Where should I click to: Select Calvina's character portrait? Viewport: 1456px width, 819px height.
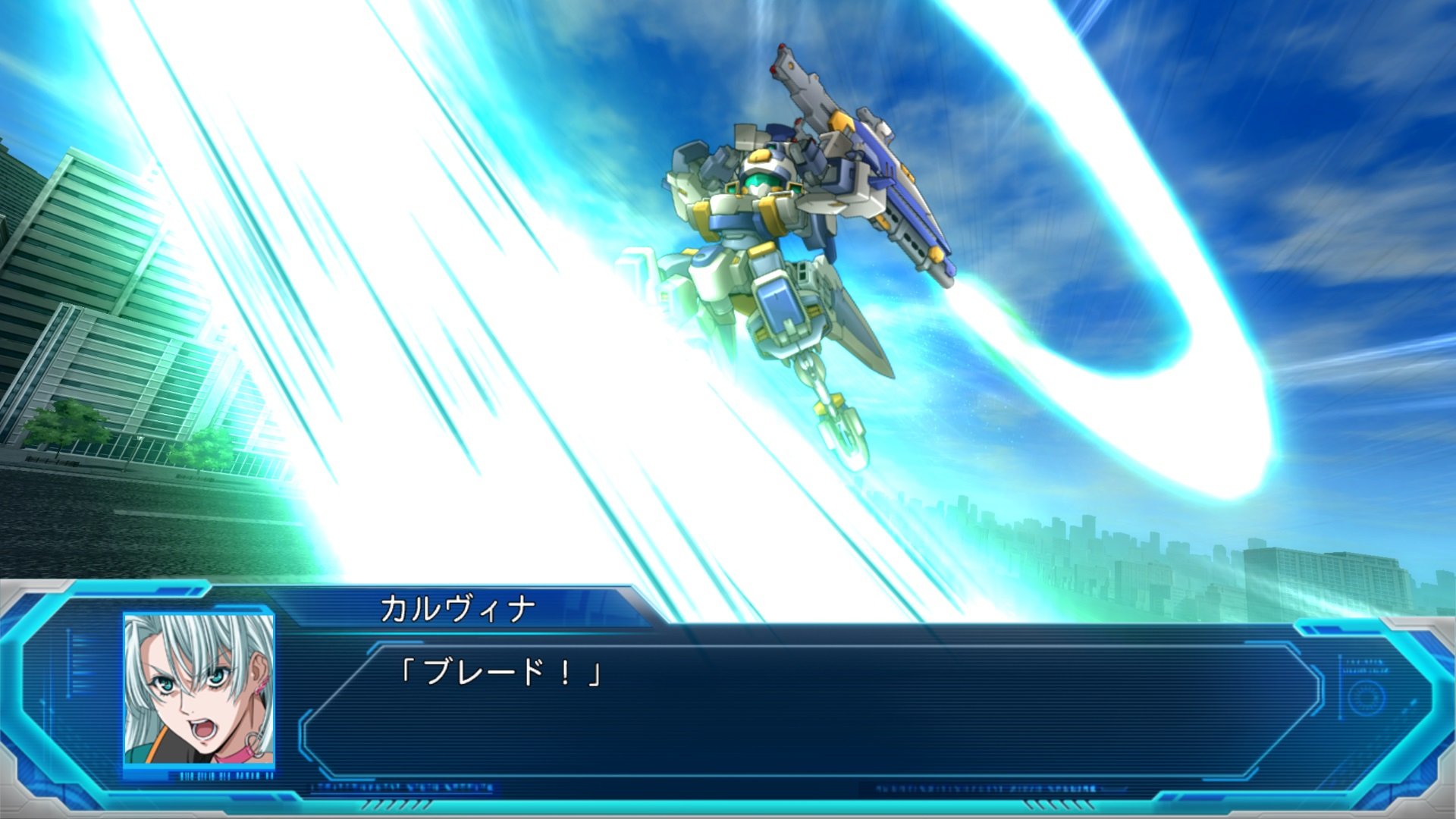pos(197,689)
